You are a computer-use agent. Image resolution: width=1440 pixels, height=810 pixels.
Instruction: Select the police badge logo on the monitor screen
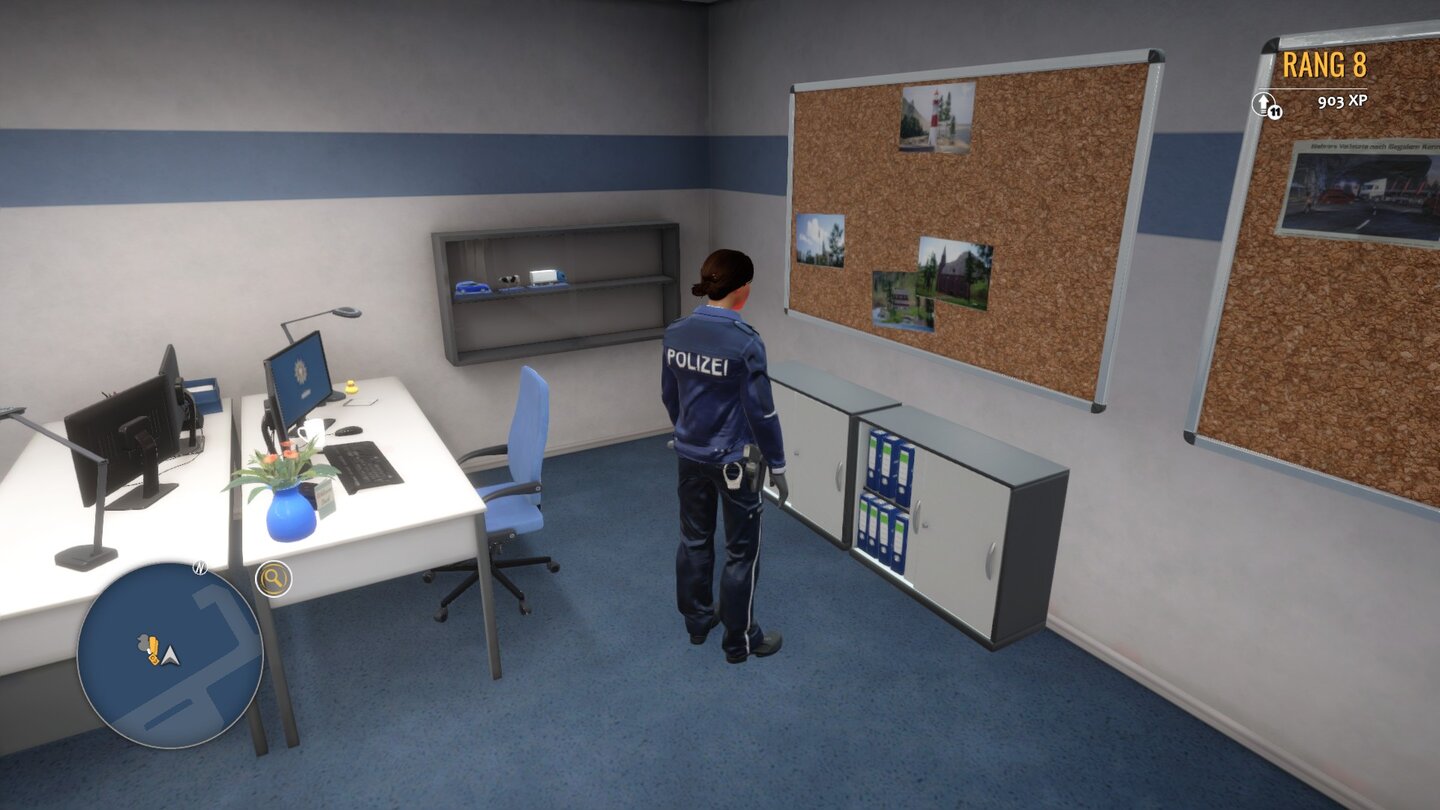tap(302, 368)
